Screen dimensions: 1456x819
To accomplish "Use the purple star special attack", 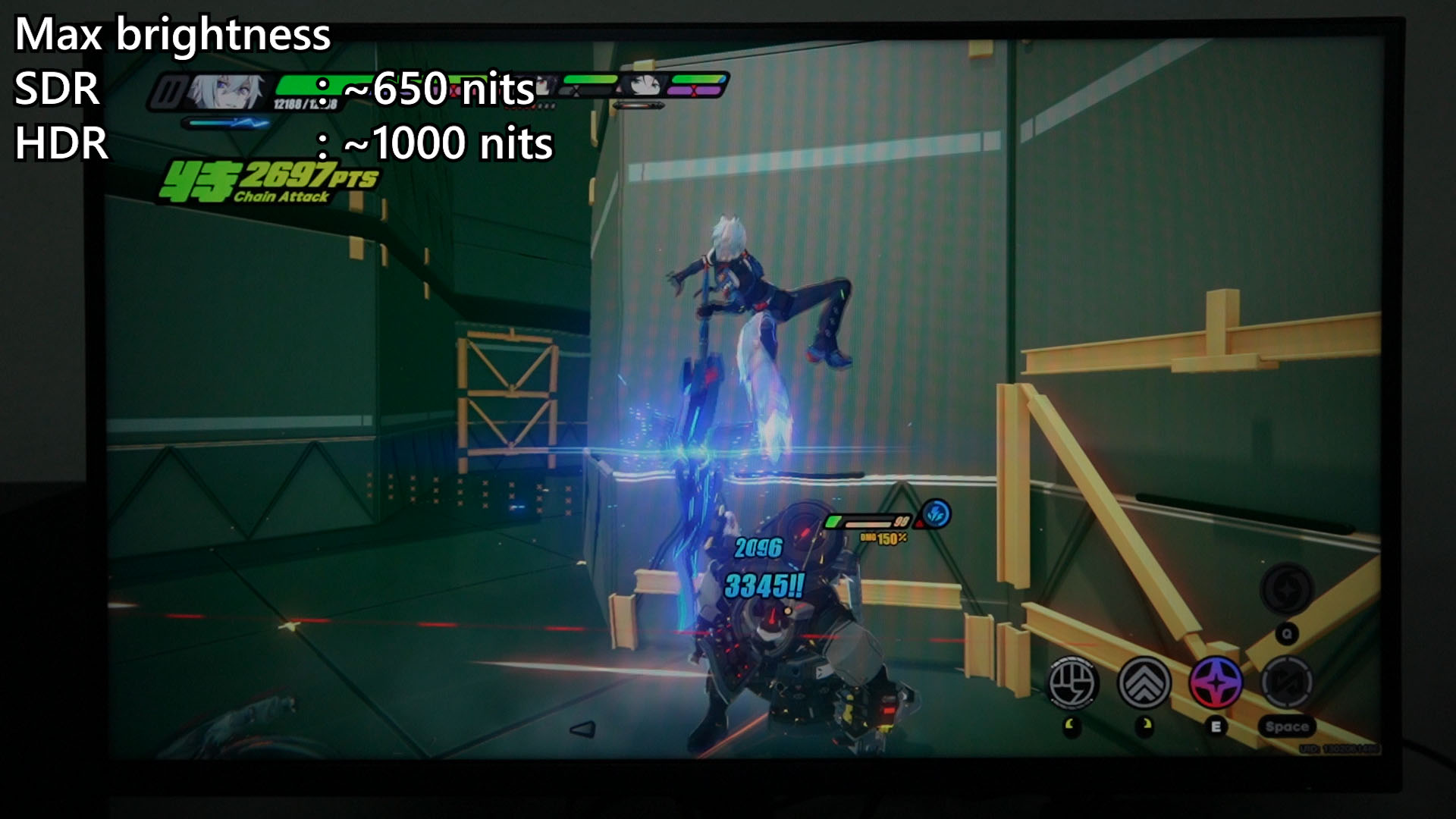I will point(1216,682).
